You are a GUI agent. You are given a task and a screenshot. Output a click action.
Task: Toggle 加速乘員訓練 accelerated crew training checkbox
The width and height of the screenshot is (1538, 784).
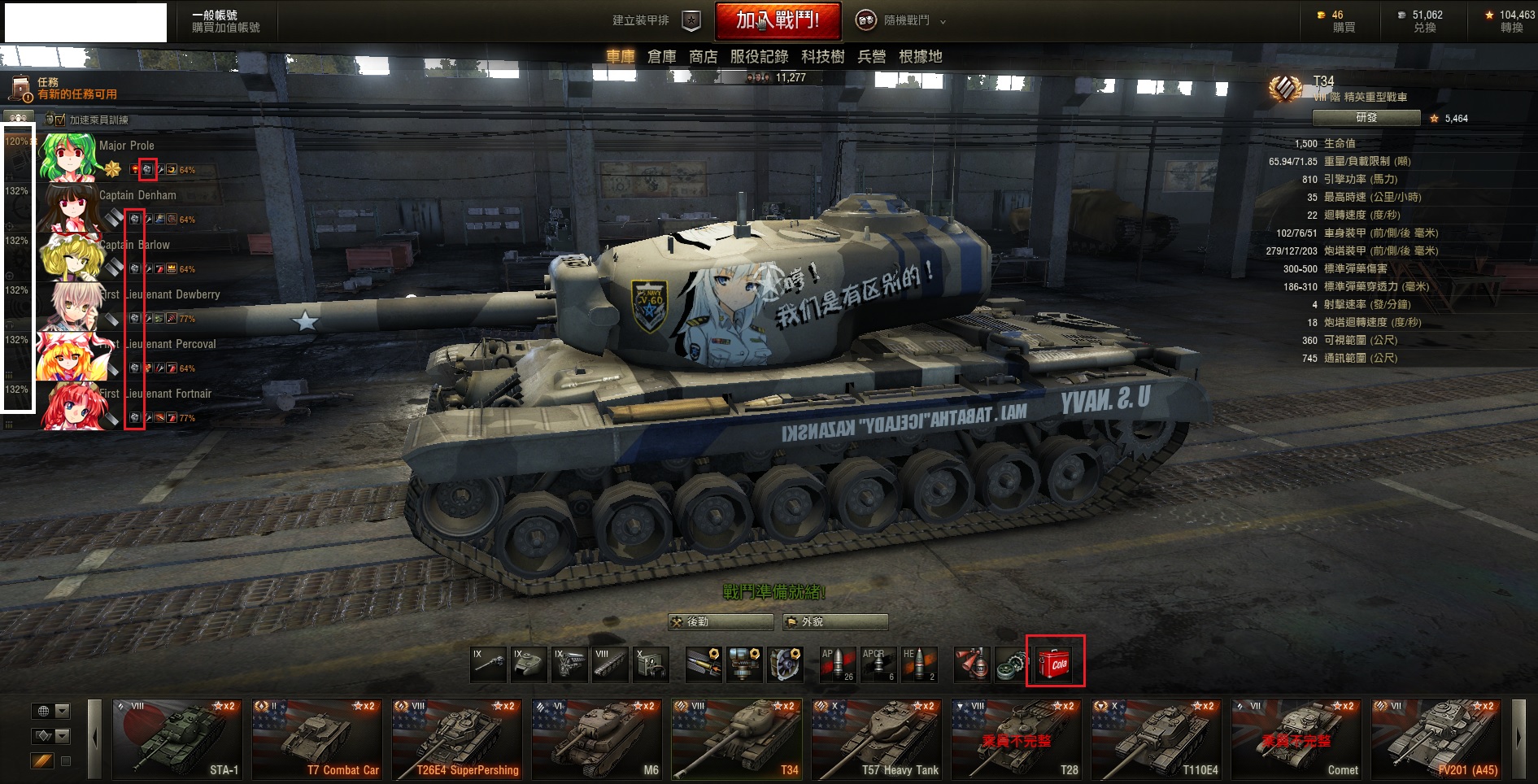(x=60, y=120)
